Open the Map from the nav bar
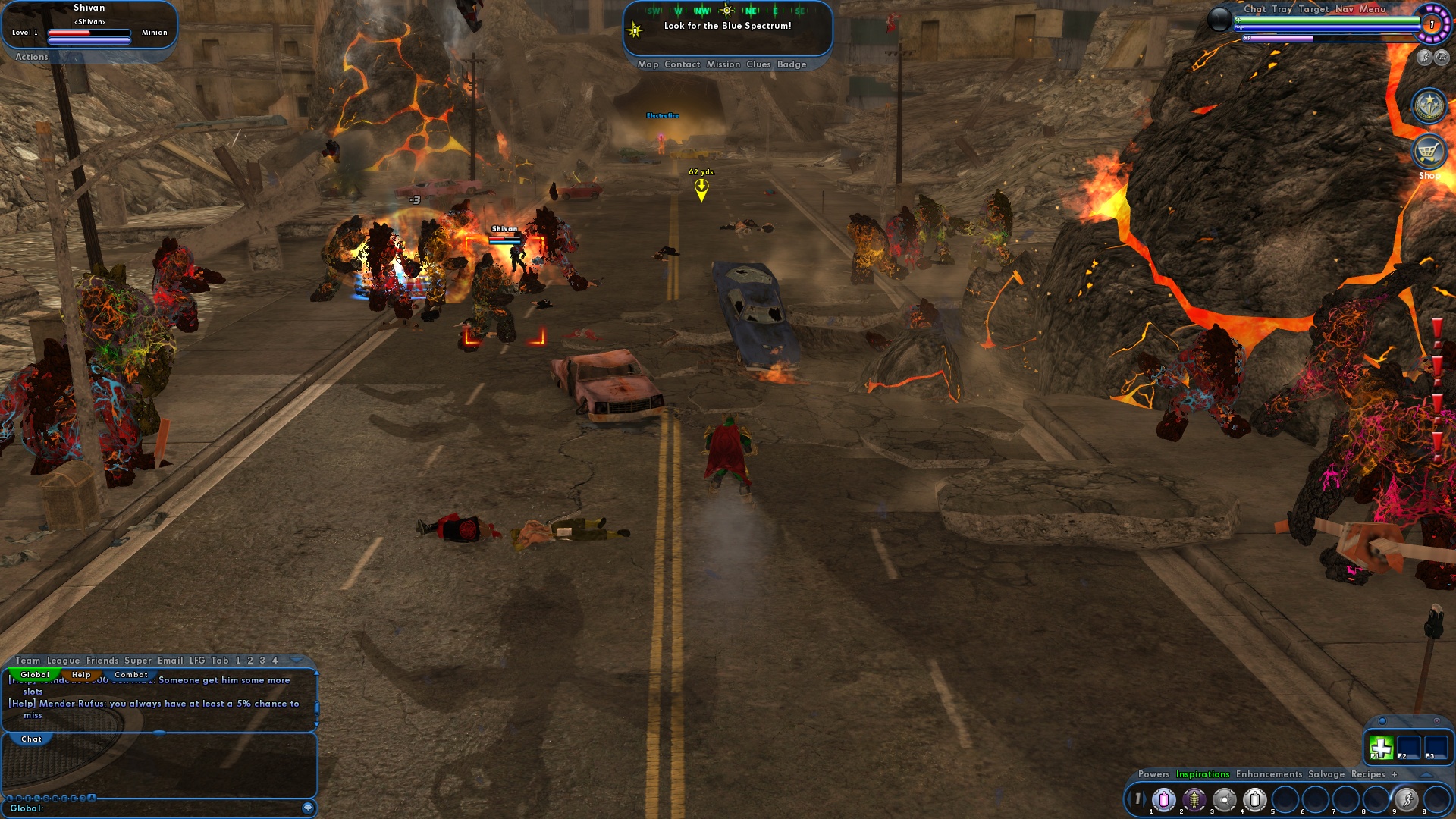This screenshot has height=819, width=1456. pos(648,64)
